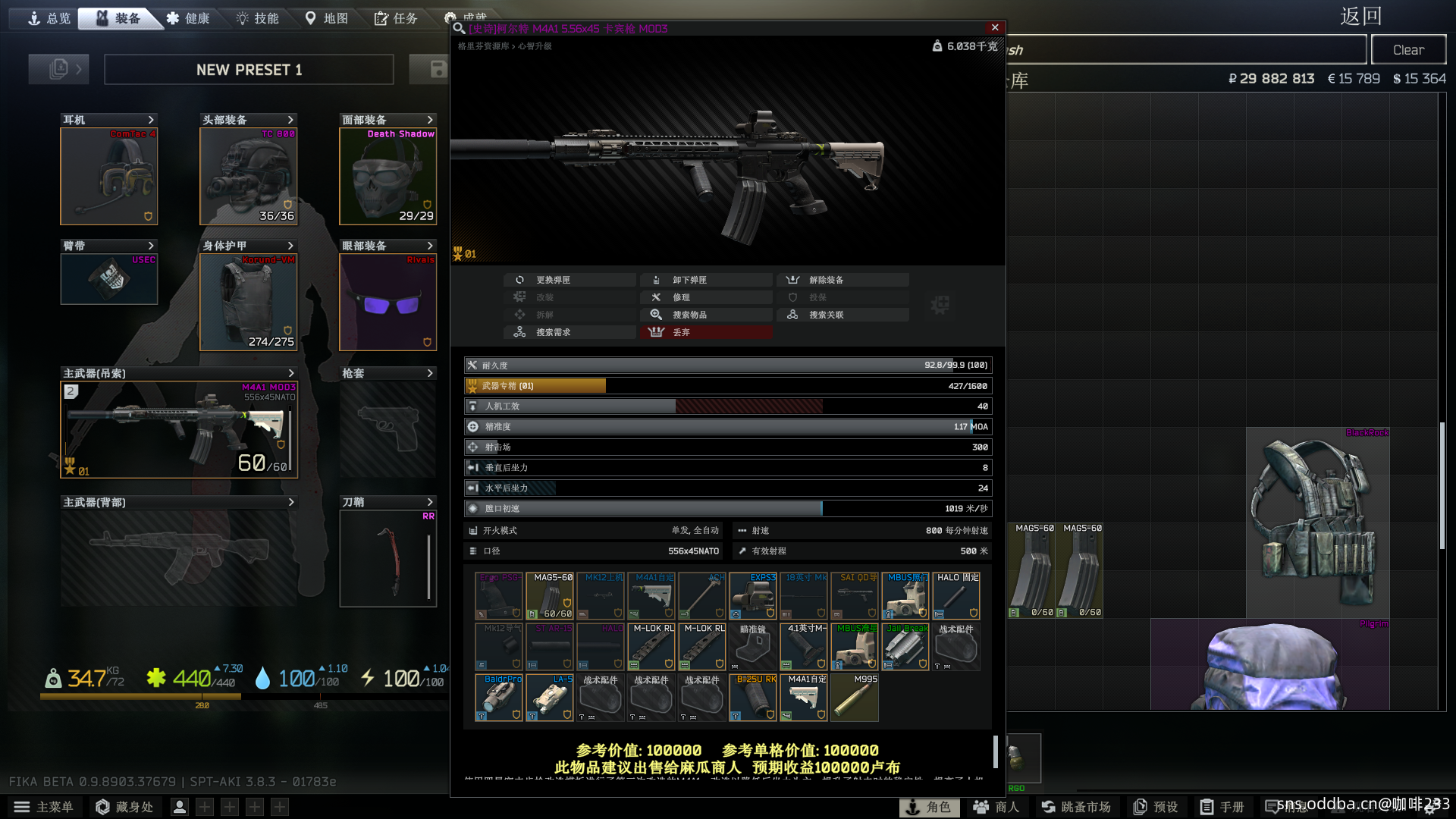
Task: Select the Death Shadow face mask slot
Action: [x=388, y=177]
